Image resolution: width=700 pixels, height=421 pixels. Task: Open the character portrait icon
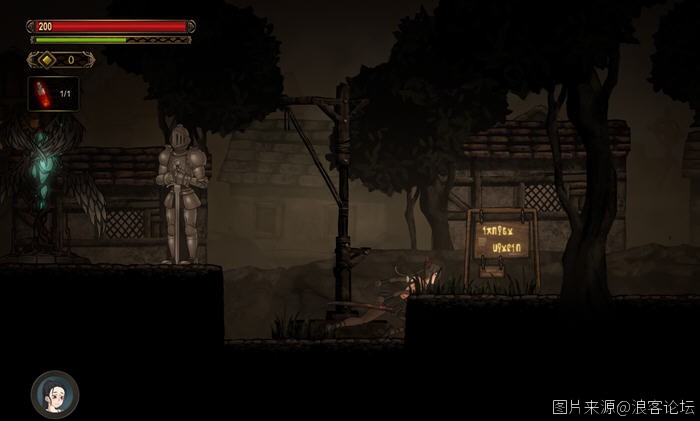[x=54, y=393]
